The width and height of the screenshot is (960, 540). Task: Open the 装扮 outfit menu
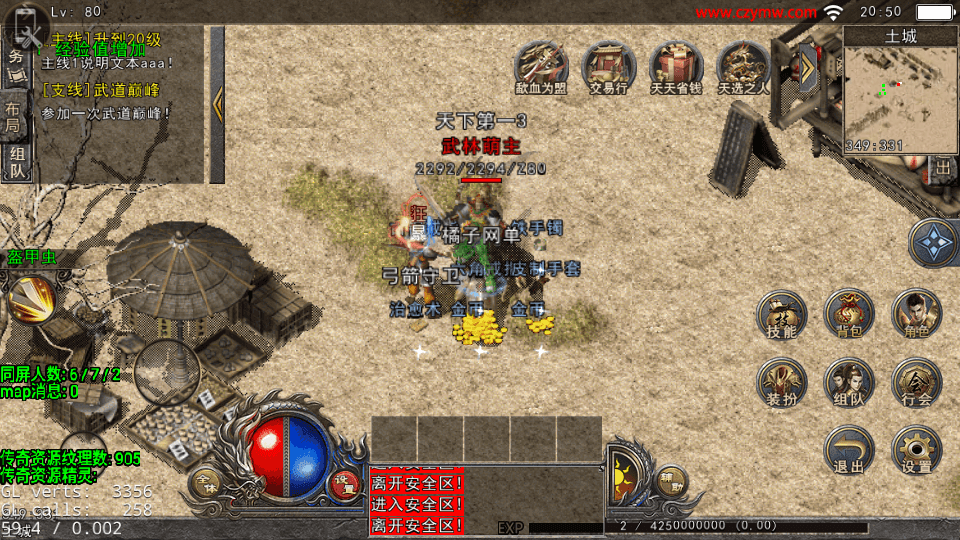[781, 383]
